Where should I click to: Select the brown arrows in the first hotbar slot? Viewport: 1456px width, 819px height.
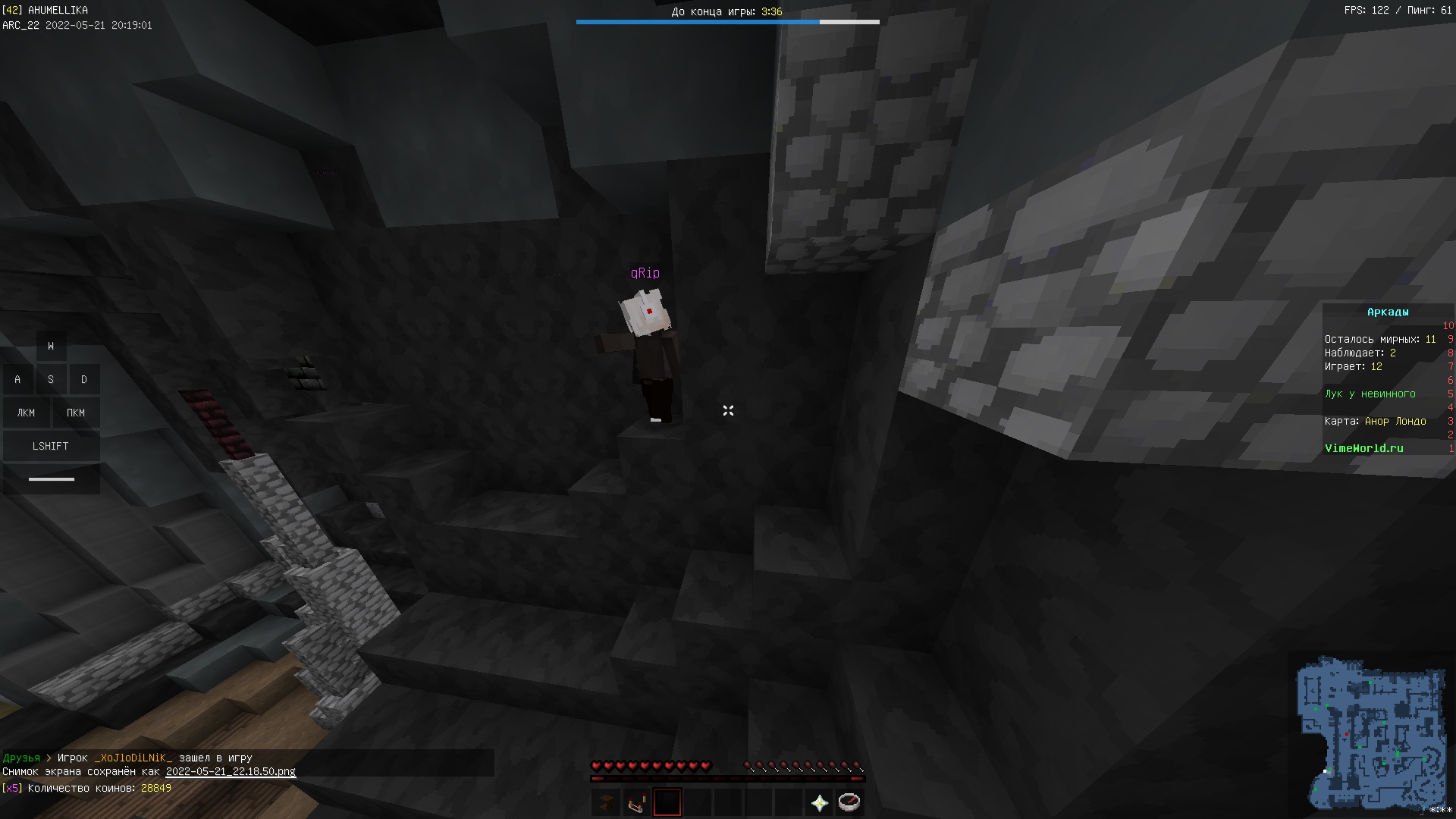606,802
